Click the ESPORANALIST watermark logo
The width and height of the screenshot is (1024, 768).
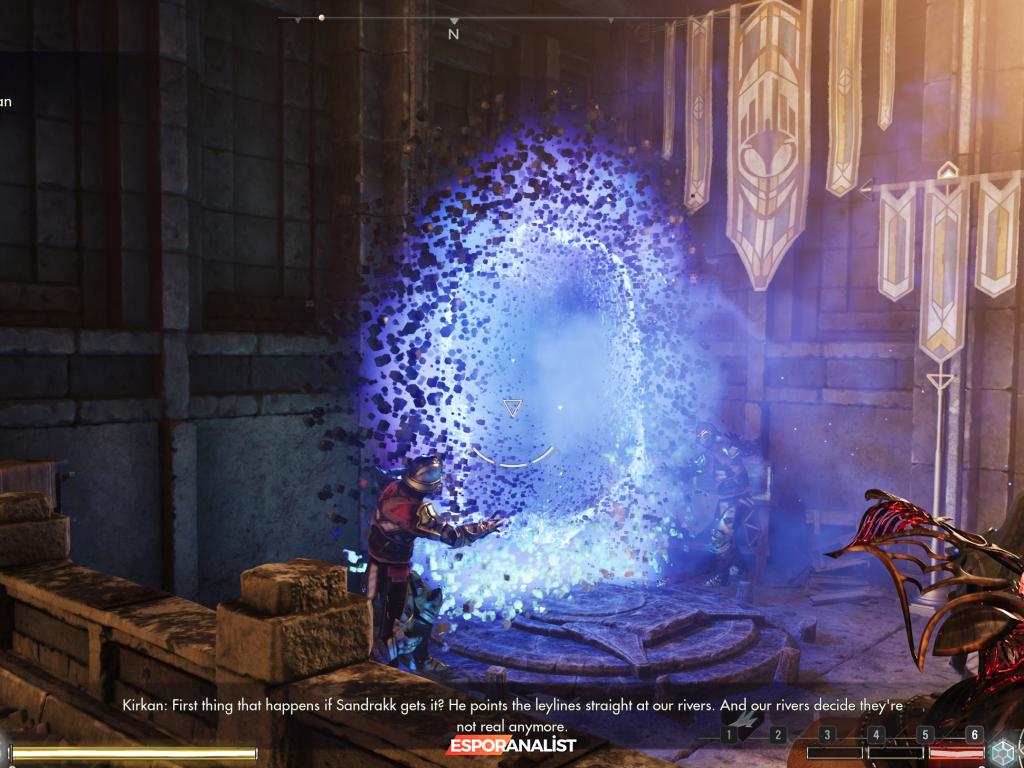(511, 746)
